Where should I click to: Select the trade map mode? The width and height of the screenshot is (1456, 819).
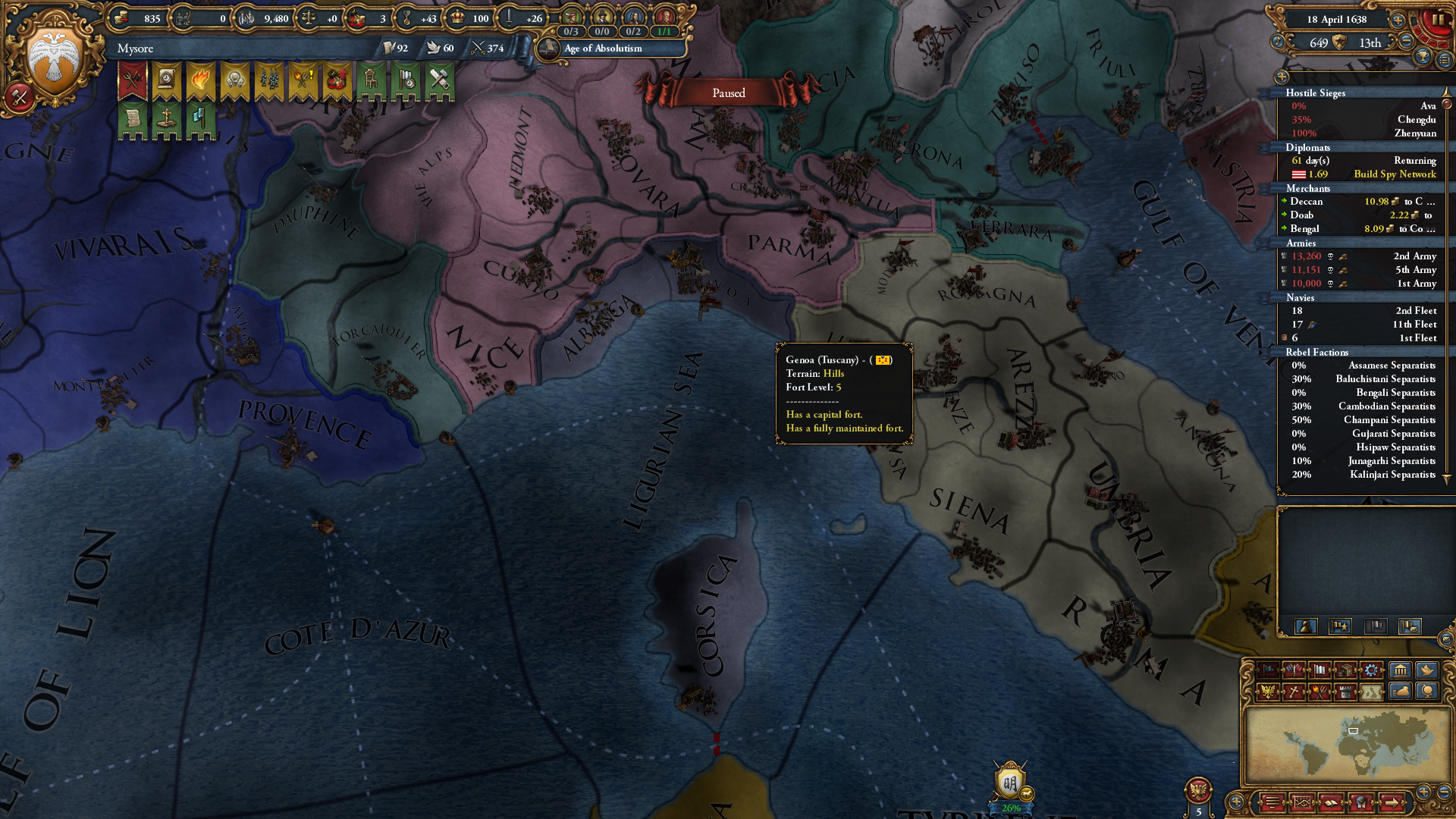[x=1346, y=671]
